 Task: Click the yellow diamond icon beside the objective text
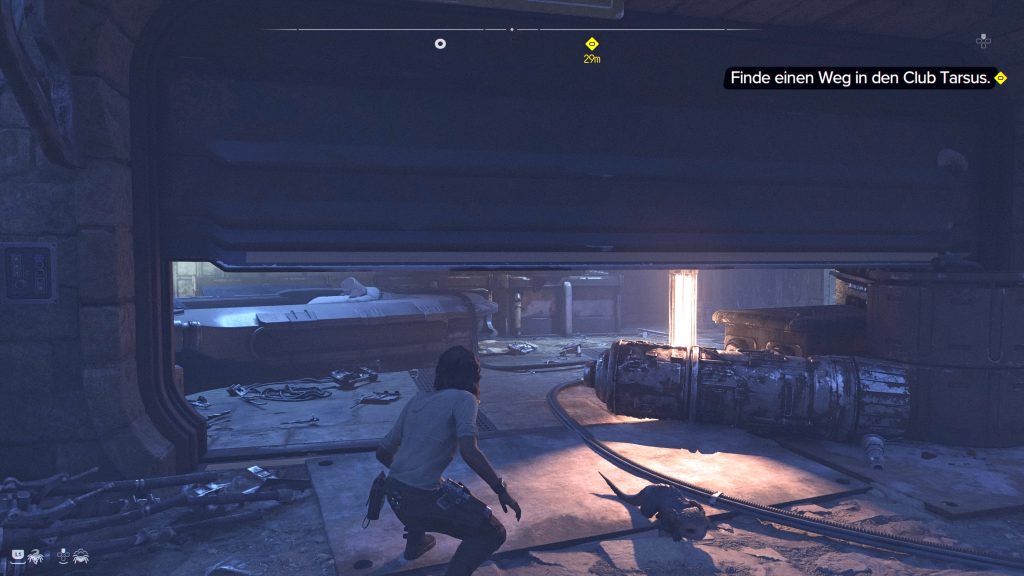point(1000,78)
